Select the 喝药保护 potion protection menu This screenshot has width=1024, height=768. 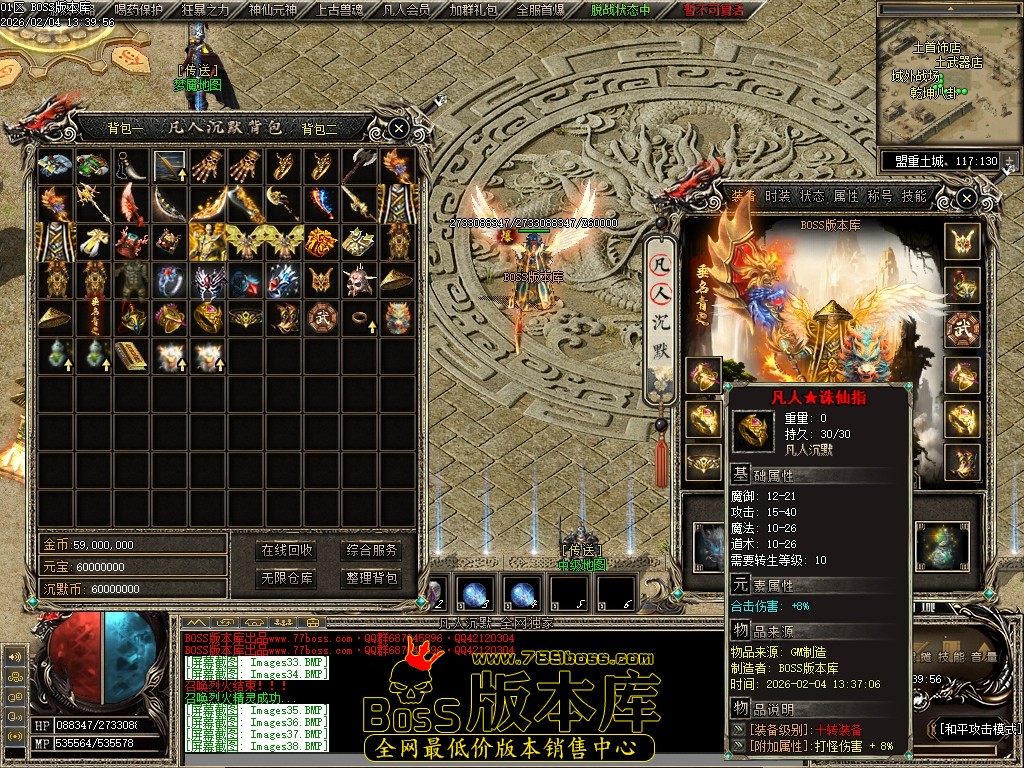[139, 10]
